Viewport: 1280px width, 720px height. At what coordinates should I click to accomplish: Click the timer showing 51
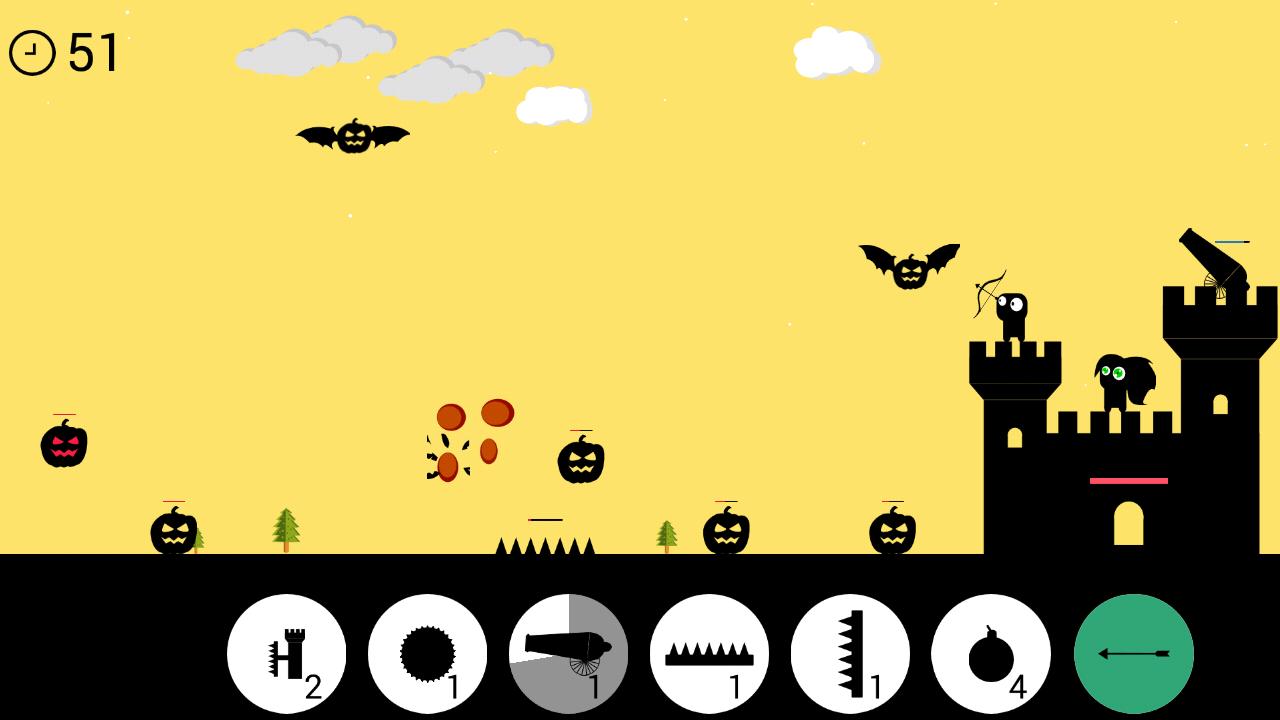point(95,52)
